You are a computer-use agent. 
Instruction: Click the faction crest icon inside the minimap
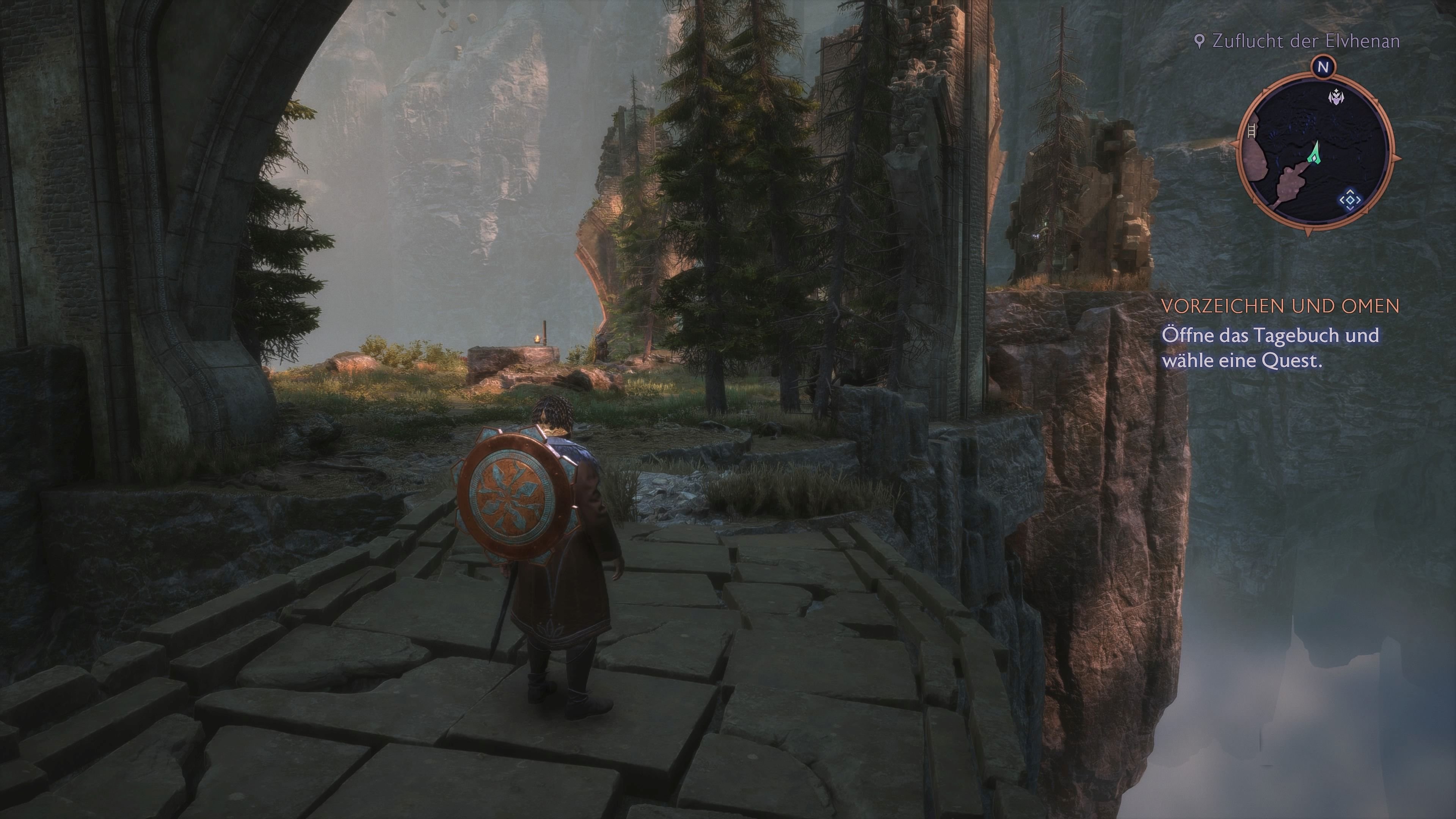point(1336,97)
